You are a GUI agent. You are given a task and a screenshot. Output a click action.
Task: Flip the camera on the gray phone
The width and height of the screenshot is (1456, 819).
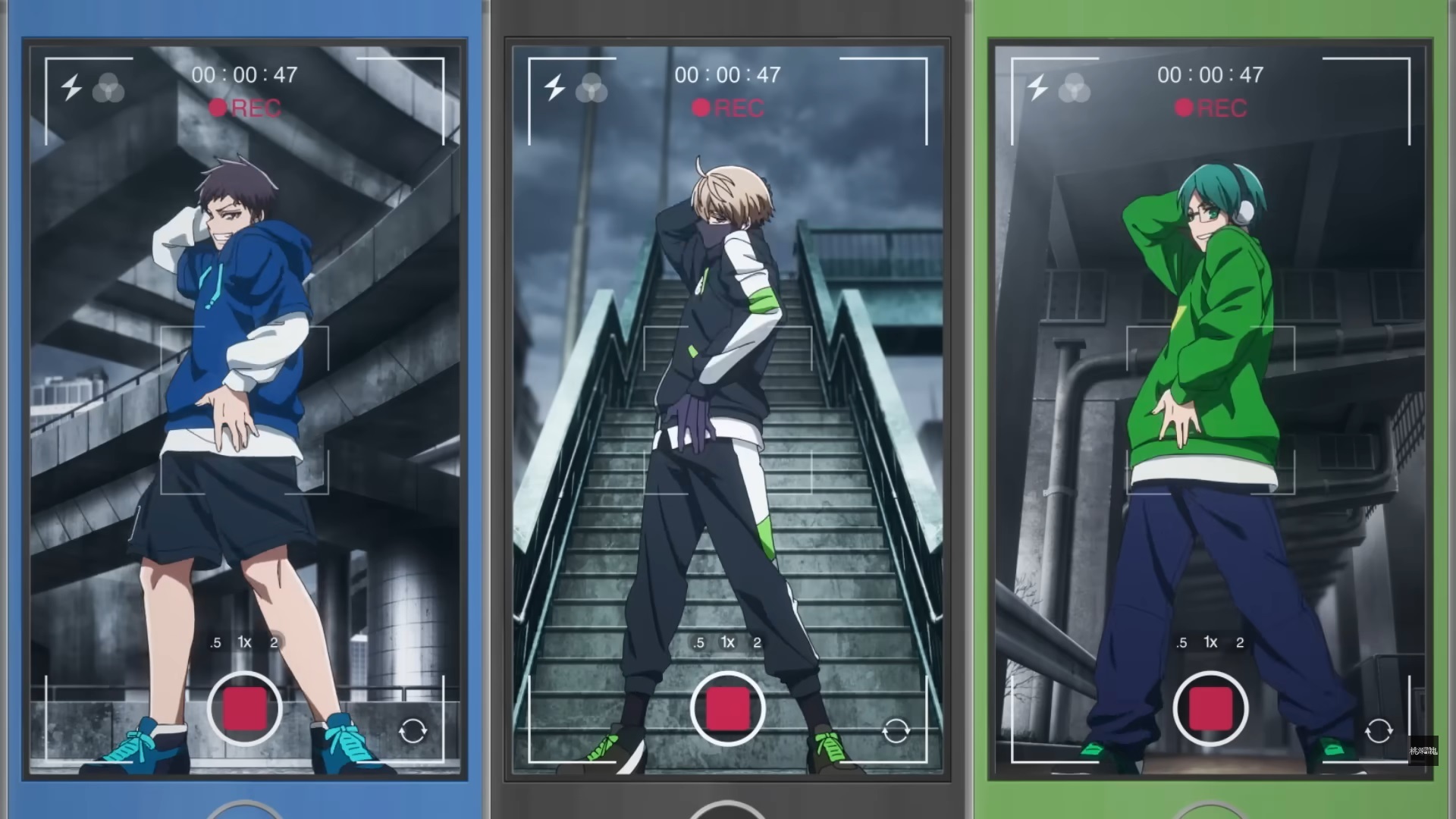pyautogui.click(x=896, y=731)
